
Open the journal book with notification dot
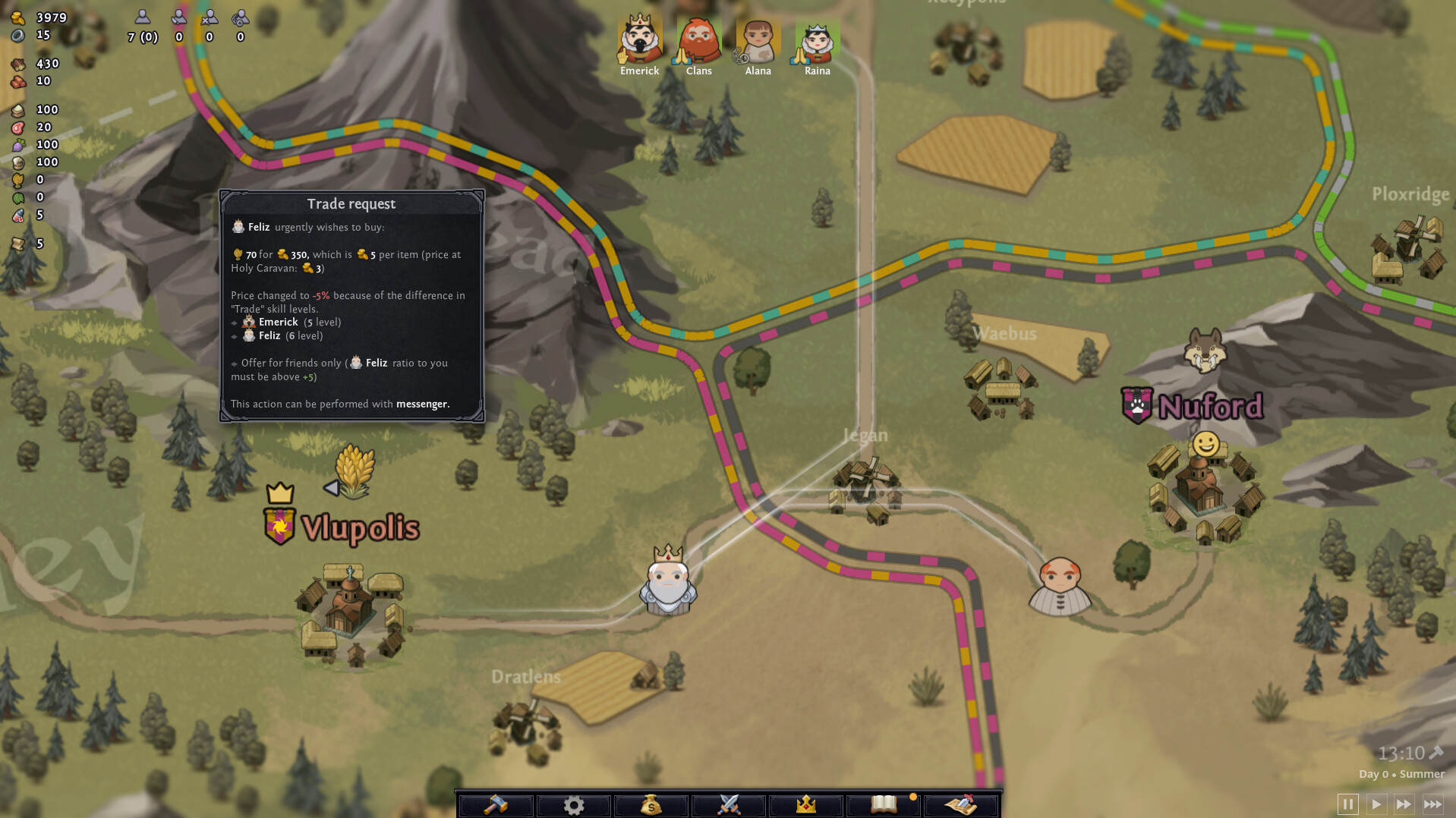pos(884,805)
